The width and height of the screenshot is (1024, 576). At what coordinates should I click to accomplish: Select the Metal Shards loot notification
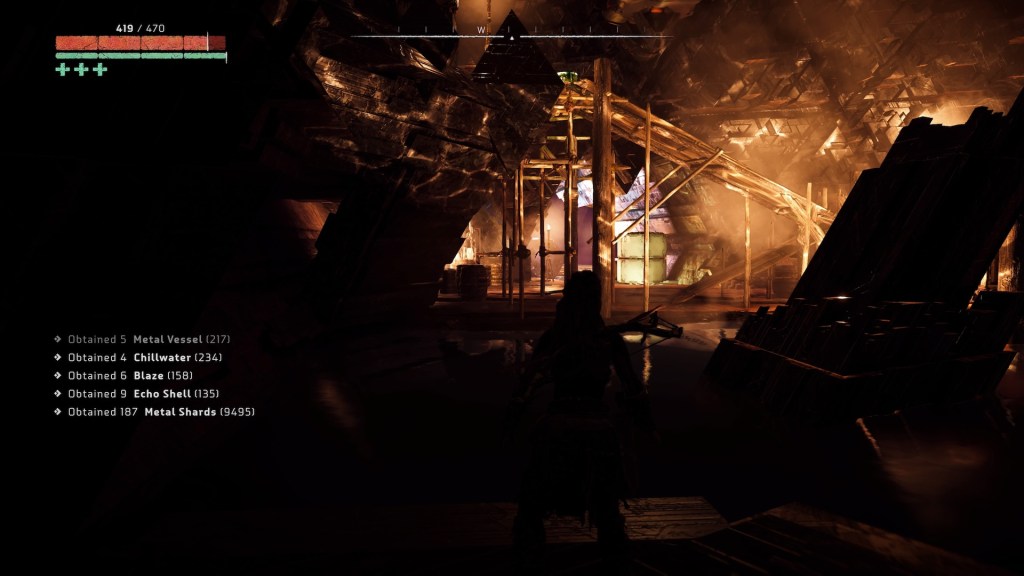pyautogui.click(x=160, y=411)
